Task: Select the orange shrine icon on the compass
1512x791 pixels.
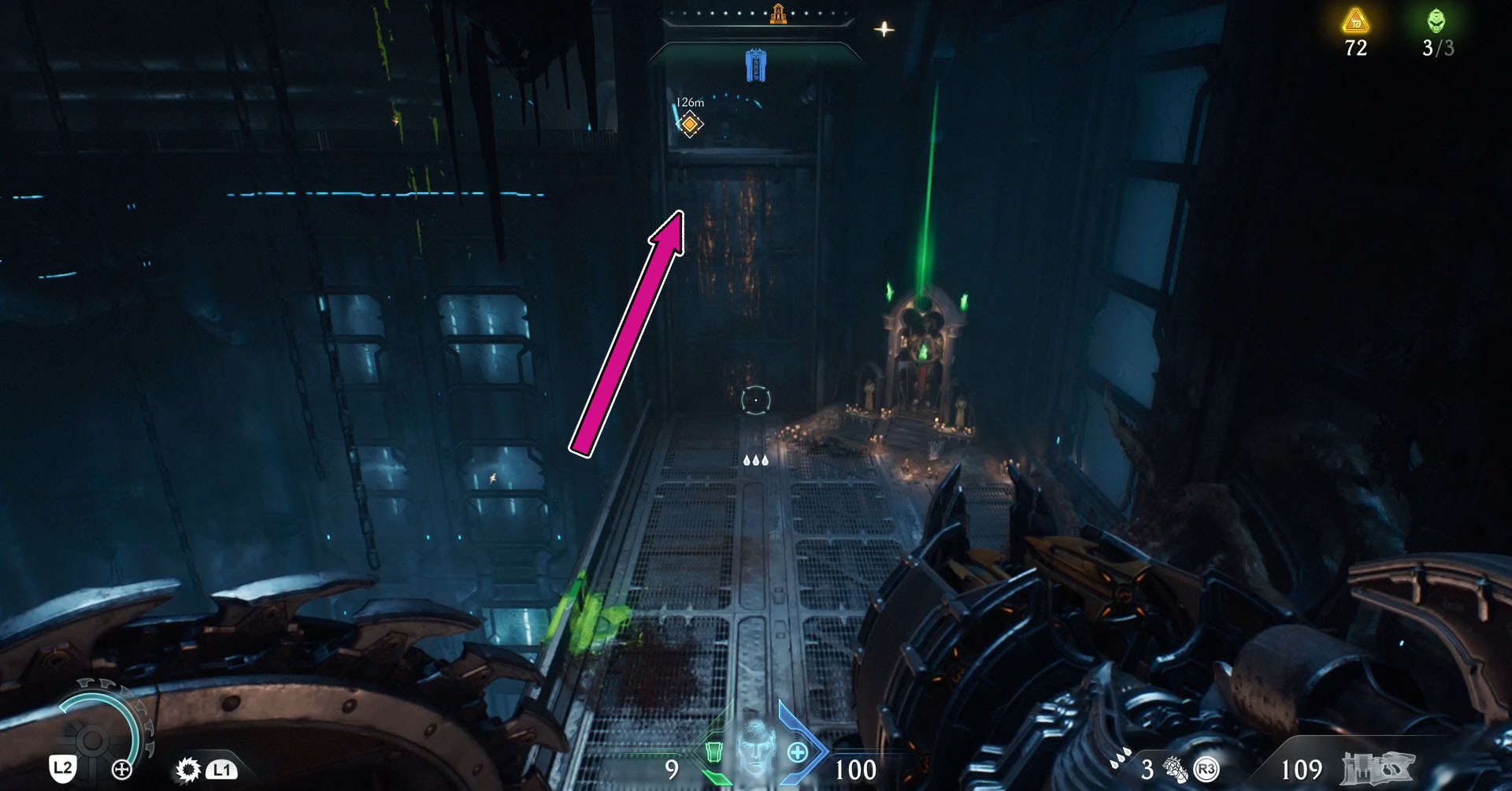Action: 778,13
